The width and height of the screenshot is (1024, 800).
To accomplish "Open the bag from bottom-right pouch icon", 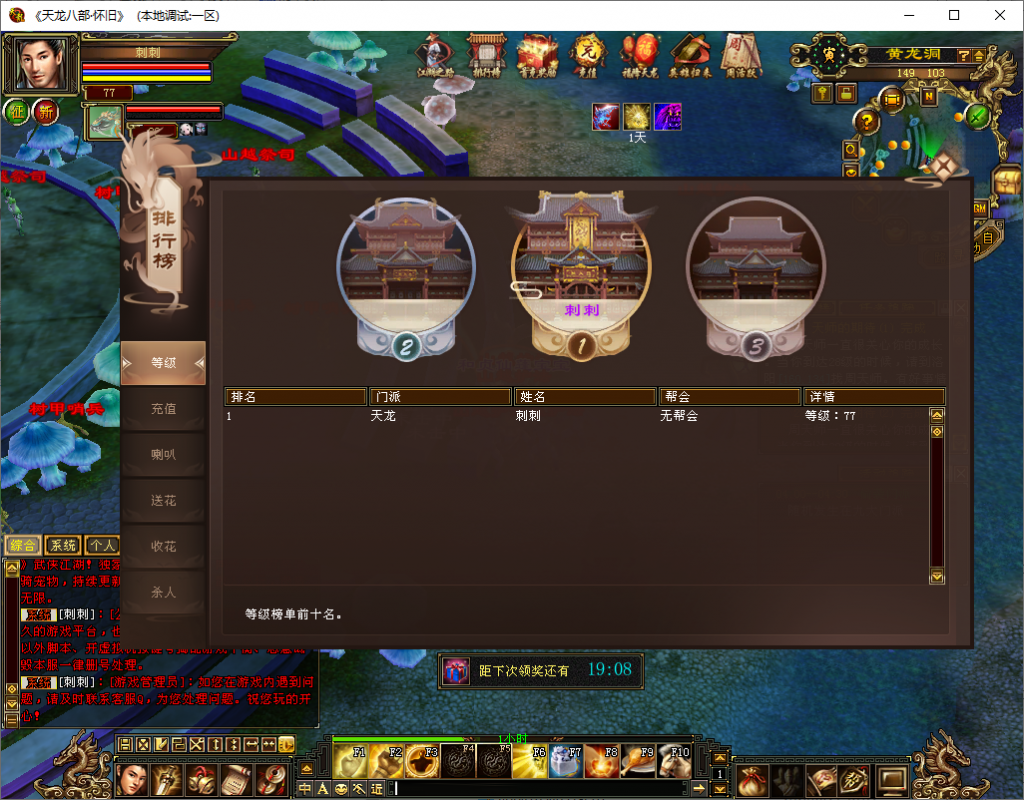I will point(751,779).
